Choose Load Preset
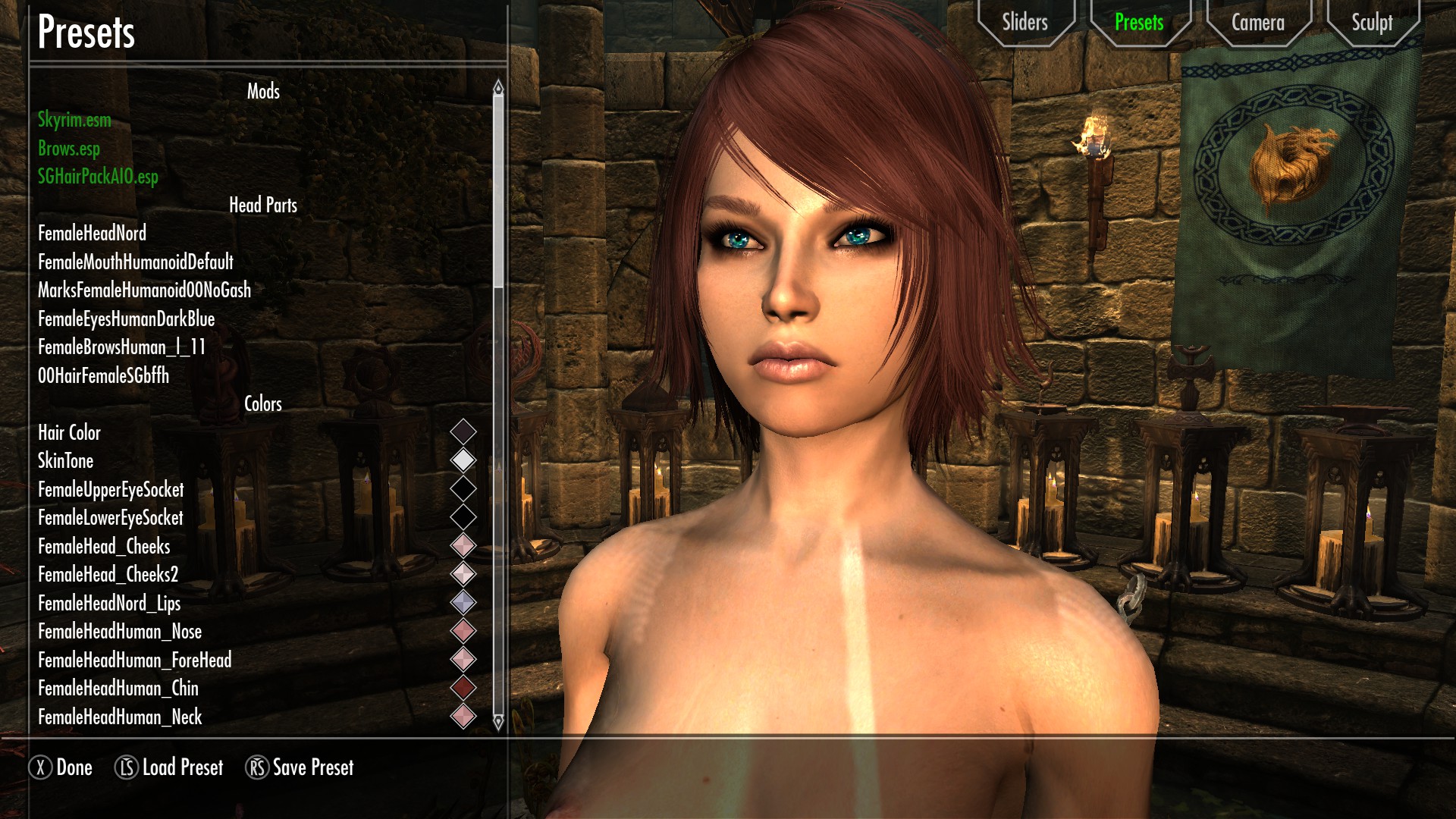Image resolution: width=1456 pixels, height=819 pixels. click(169, 767)
